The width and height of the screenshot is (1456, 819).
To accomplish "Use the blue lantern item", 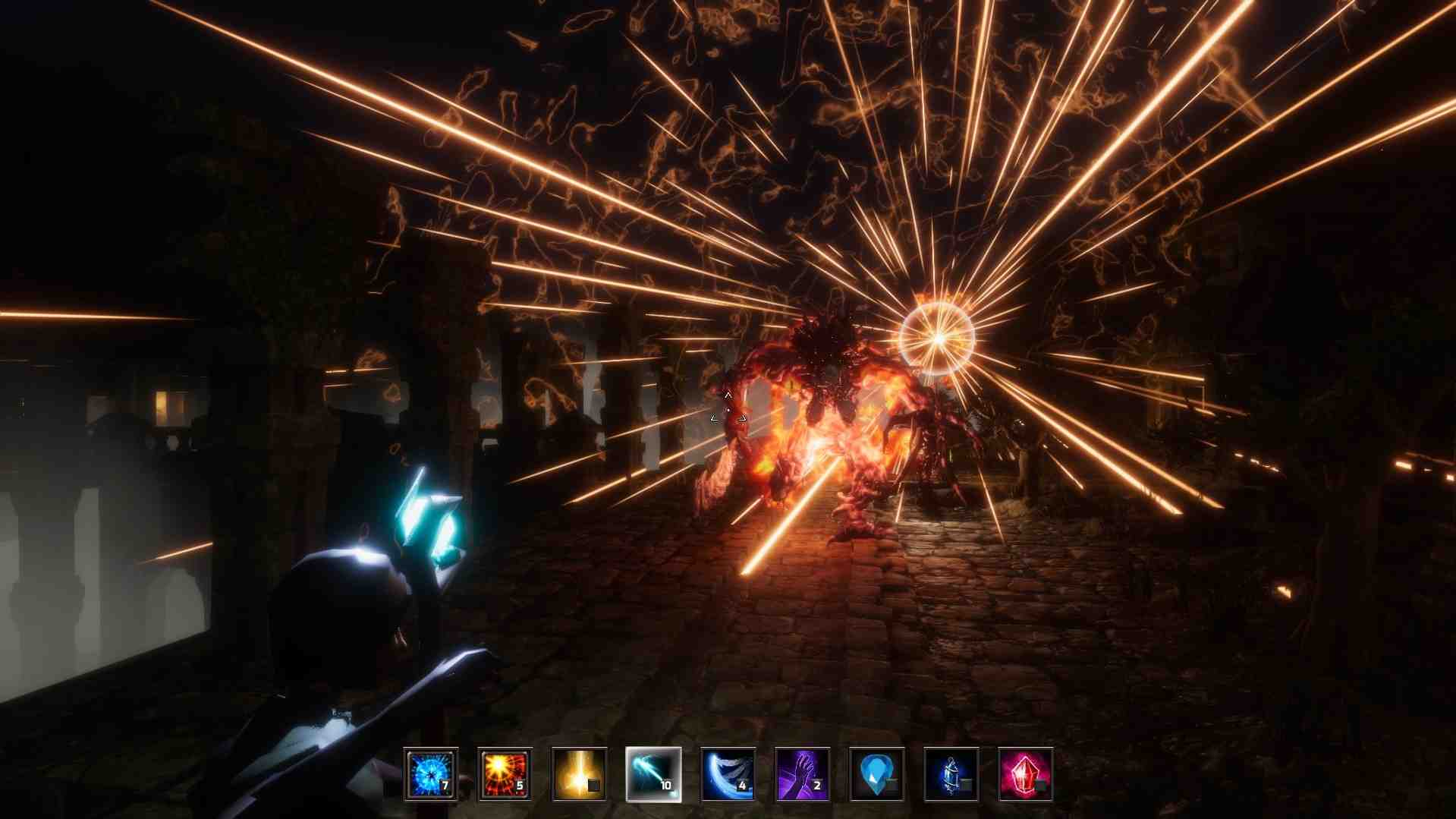I will pos(951,774).
